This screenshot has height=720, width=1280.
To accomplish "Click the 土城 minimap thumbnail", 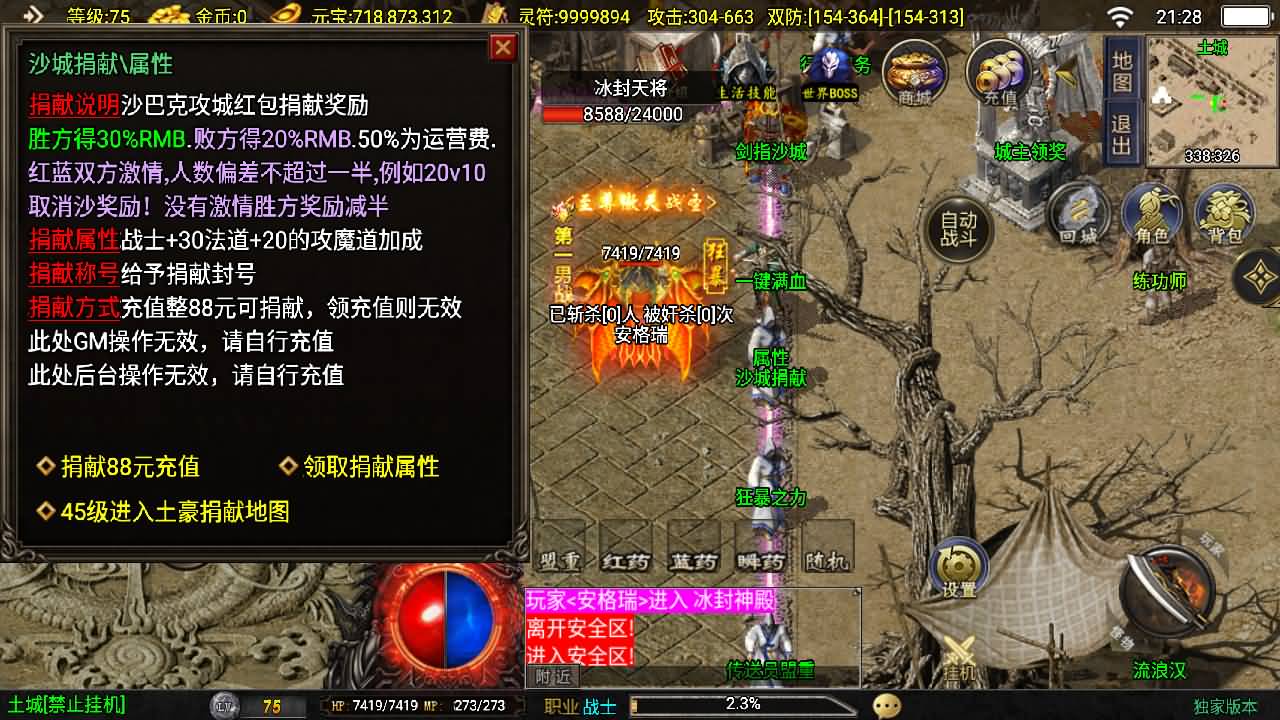I will [1215, 100].
